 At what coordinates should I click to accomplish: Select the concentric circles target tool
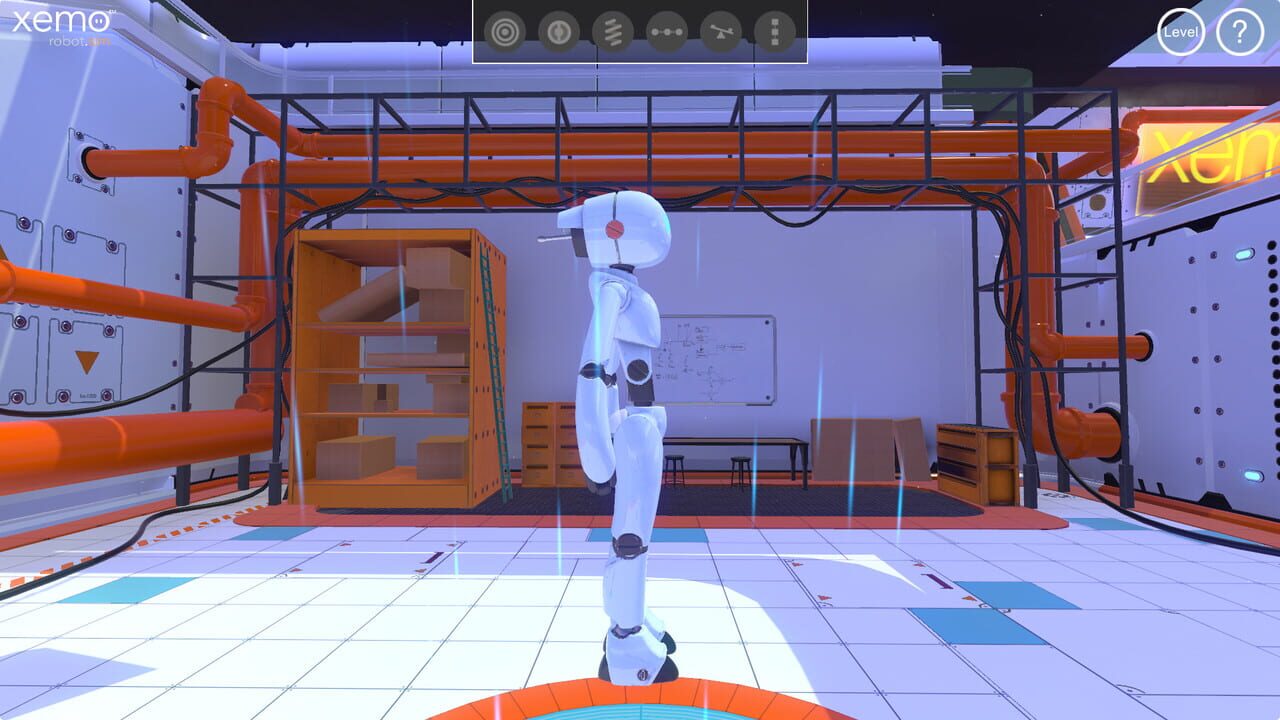pos(505,29)
